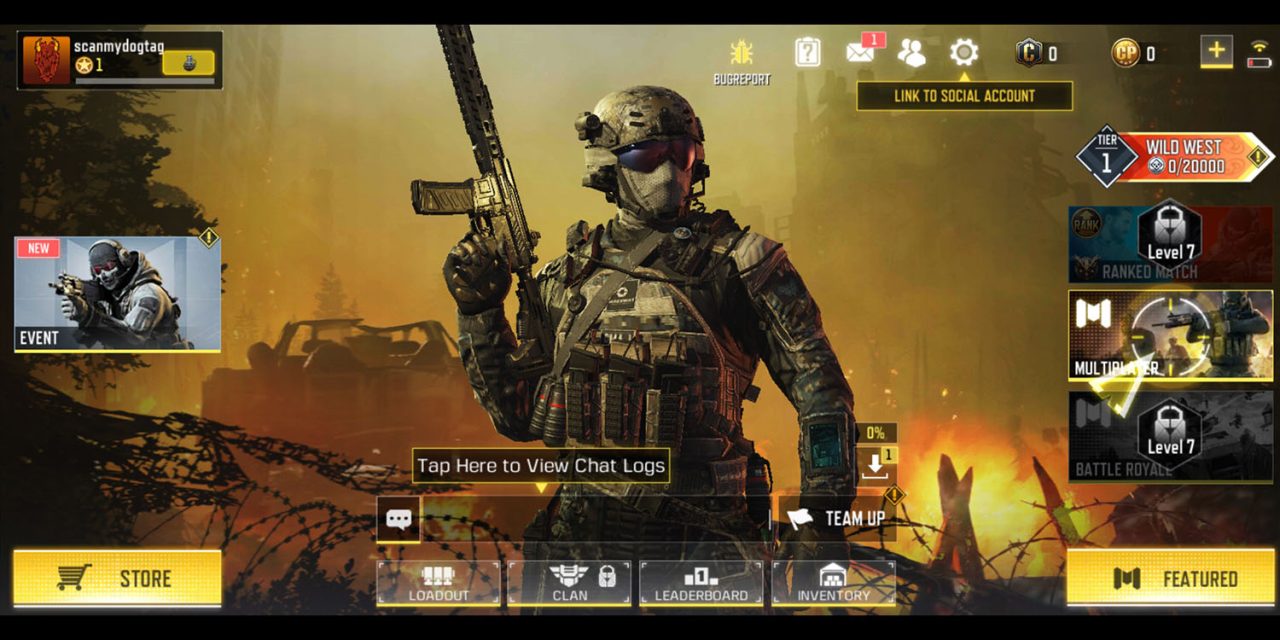Open the Loadout menu

(x=438, y=582)
